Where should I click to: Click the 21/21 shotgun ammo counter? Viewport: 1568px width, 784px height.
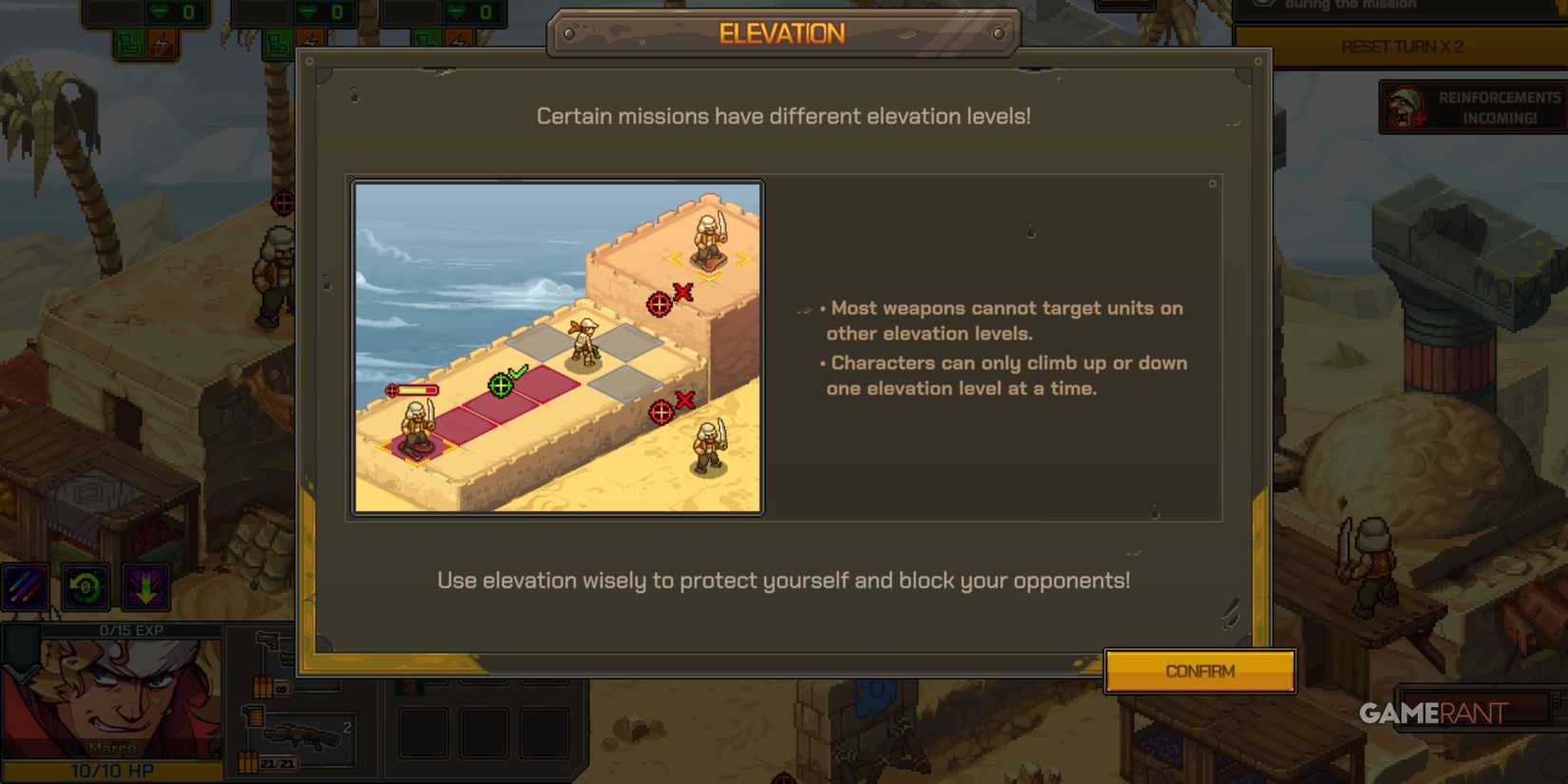(x=277, y=762)
